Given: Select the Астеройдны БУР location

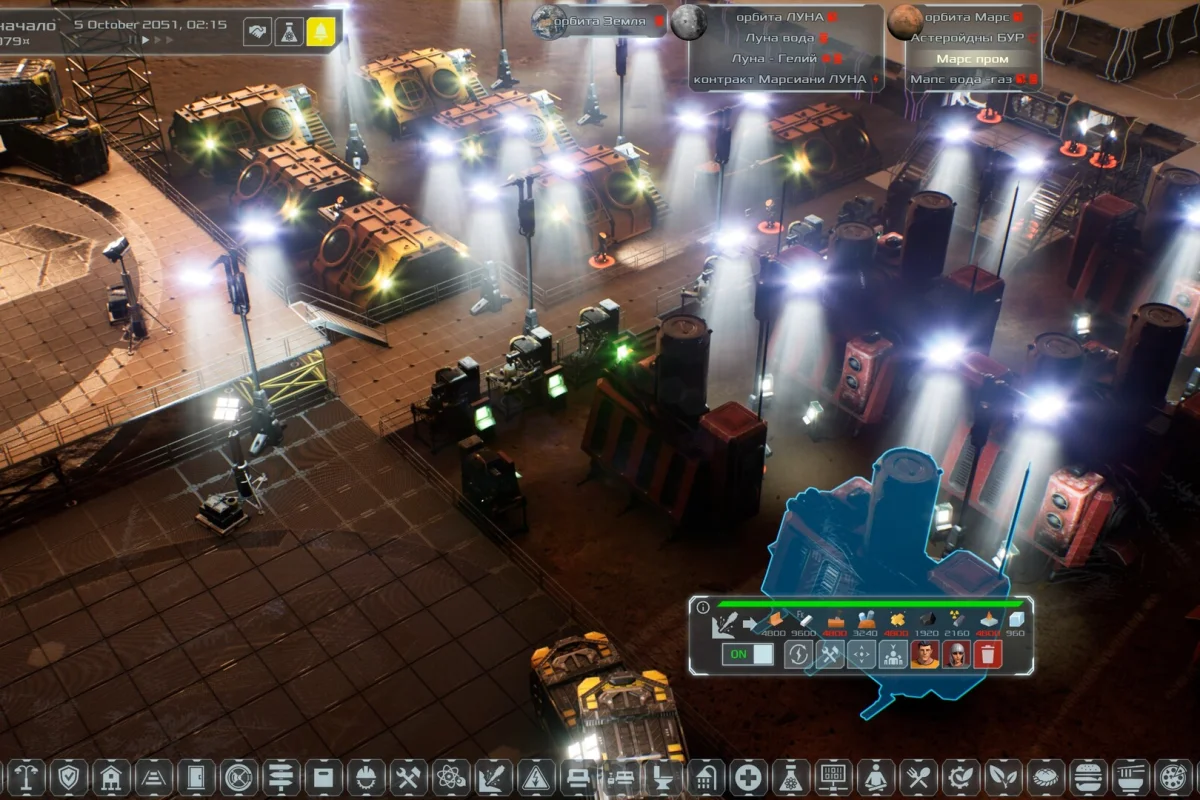Looking at the screenshot, I should (964, 38).
